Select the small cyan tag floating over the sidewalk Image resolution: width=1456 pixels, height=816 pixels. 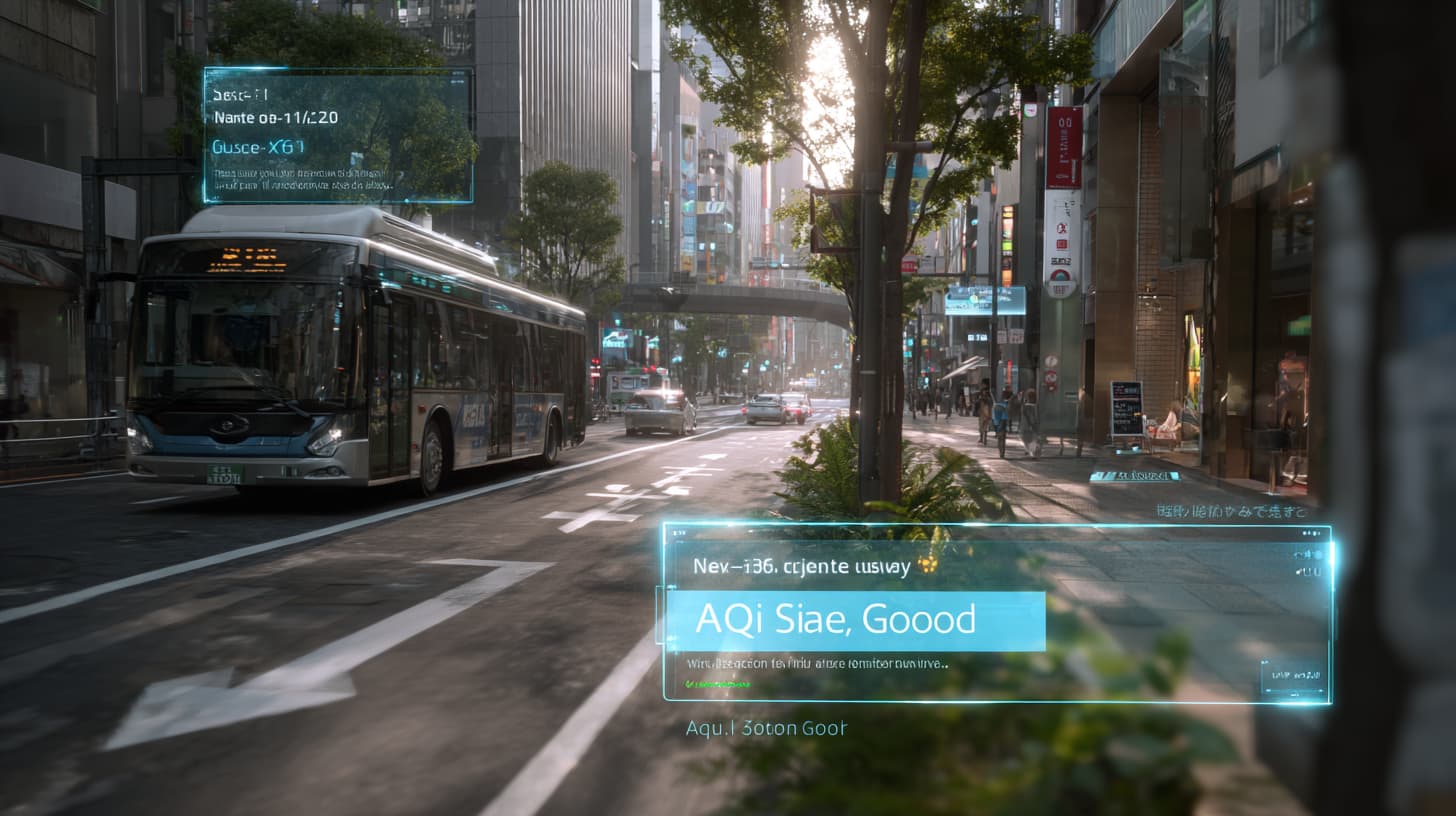[x=1134, y=476]
